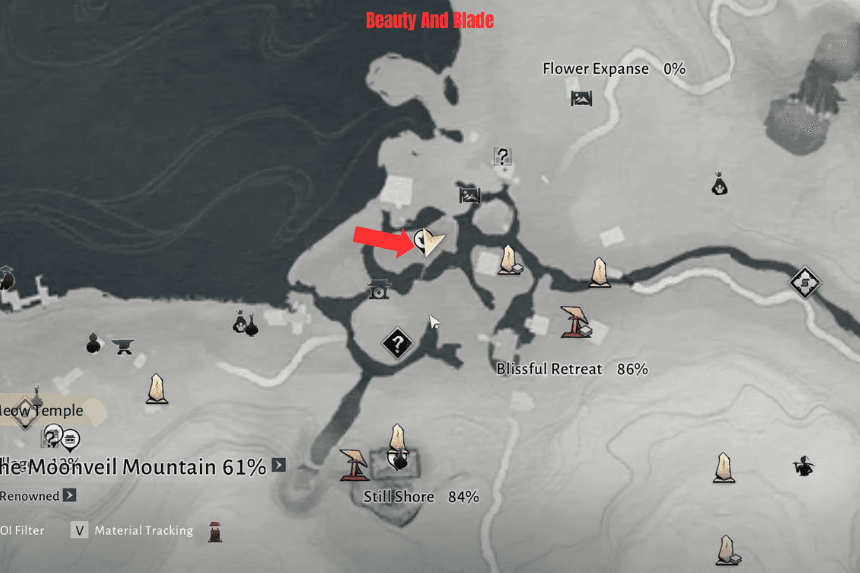
Task: Click the diamond swirl marker on the river
Action: [x=804, y=283]
